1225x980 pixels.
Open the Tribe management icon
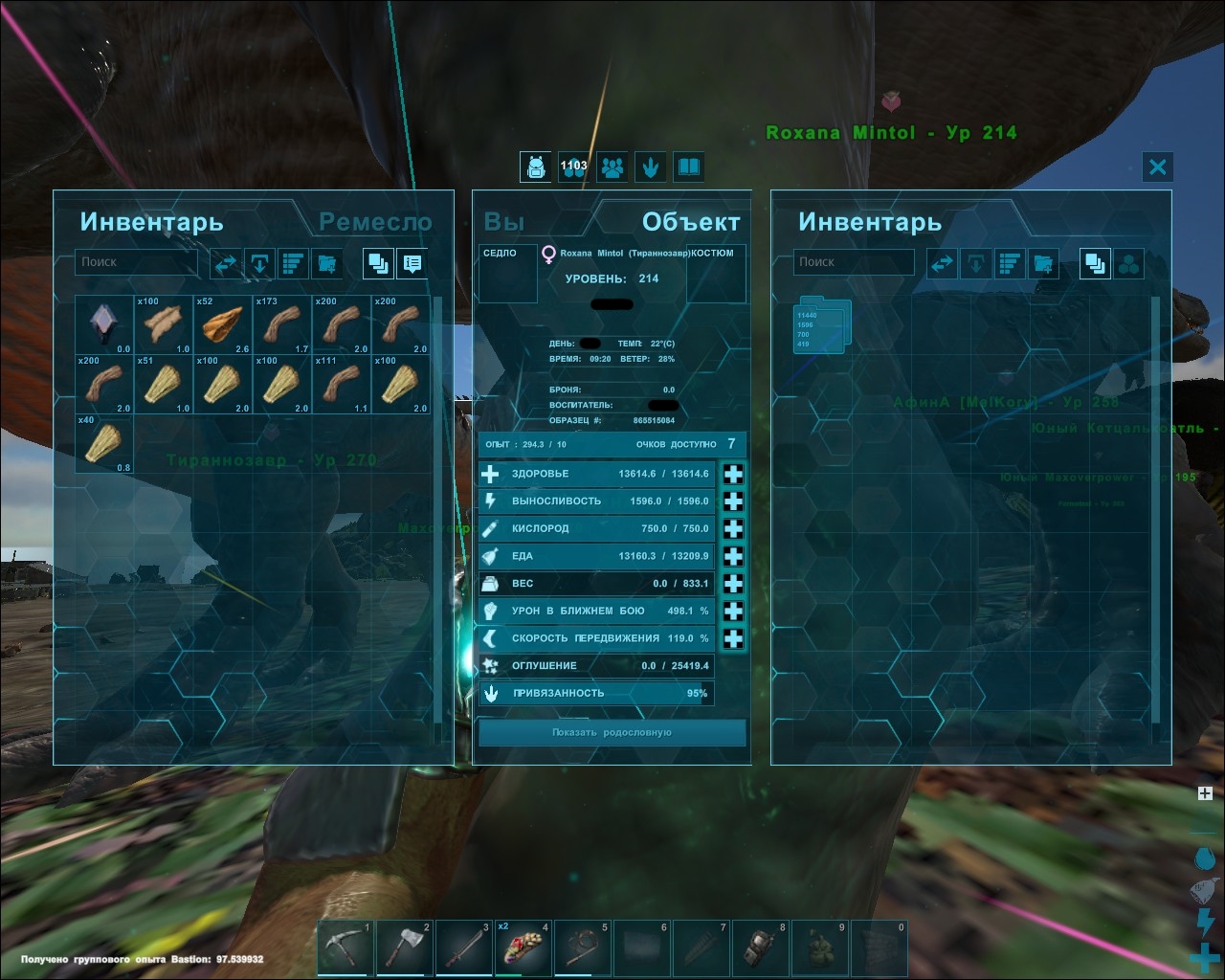point(612,167)
